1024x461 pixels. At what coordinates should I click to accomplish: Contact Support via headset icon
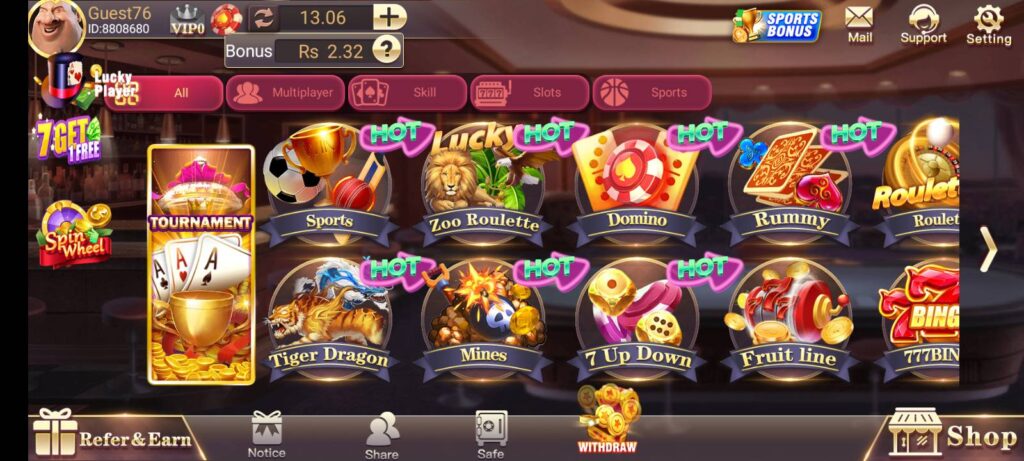(x=923, y=24)
